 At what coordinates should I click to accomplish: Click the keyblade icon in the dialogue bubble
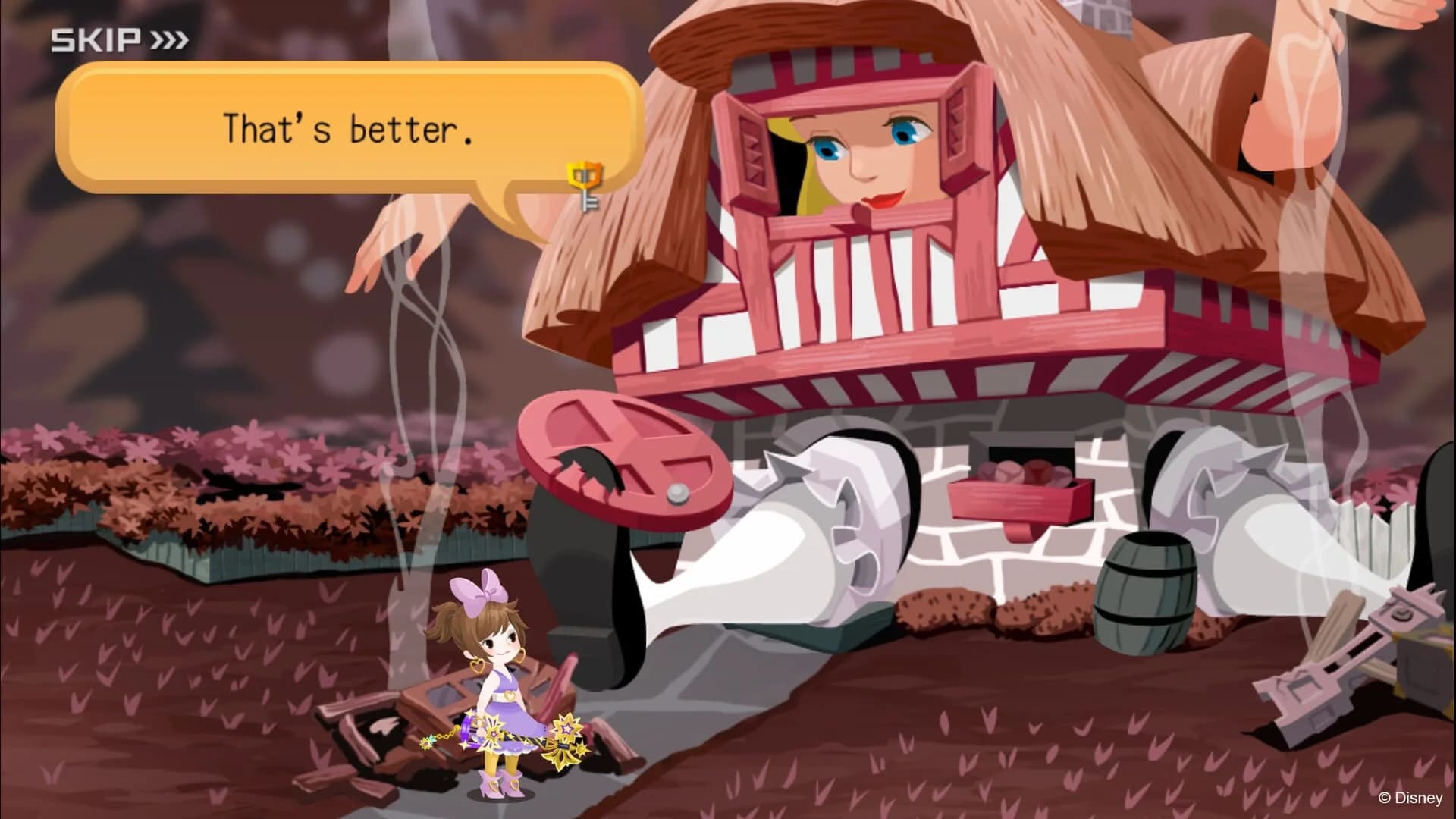[584, 186]
